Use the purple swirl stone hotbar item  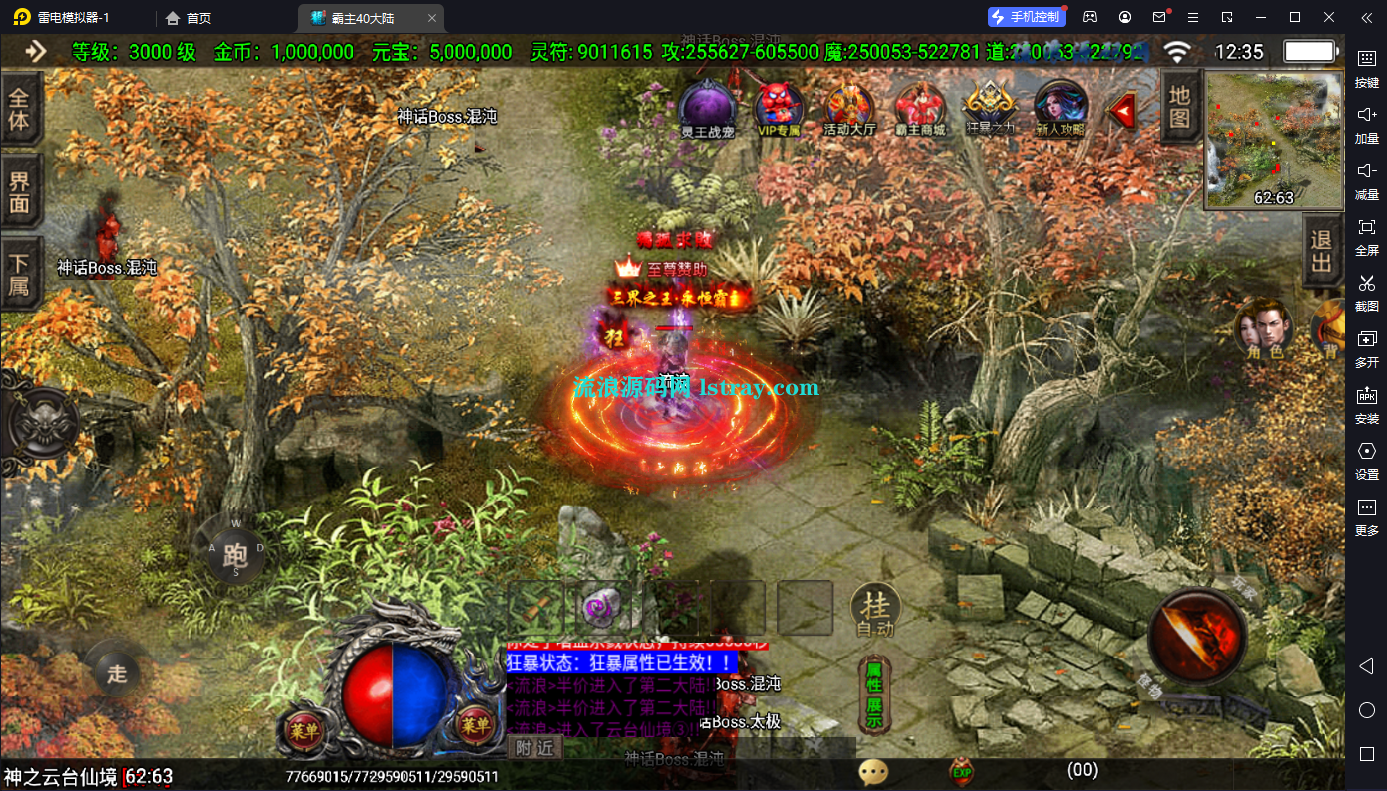(603, 607)
